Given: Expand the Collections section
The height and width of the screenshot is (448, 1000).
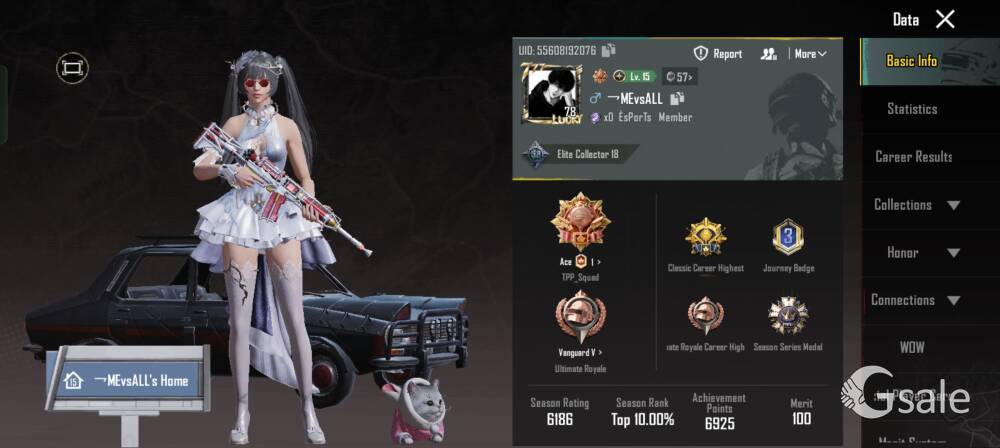Looking at the screenshot, I should 916,204.
